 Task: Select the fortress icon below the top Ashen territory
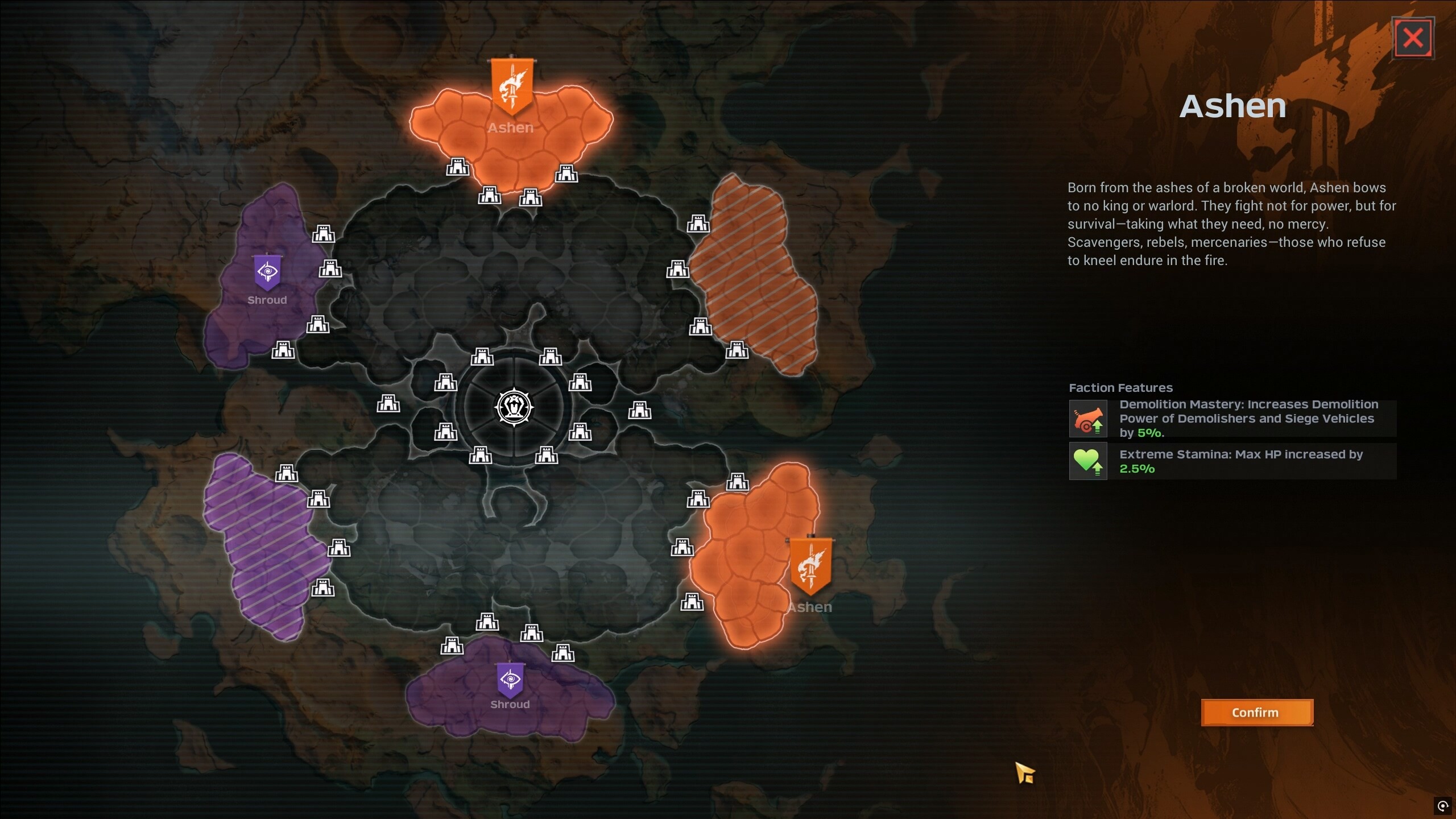click(489, 196)
